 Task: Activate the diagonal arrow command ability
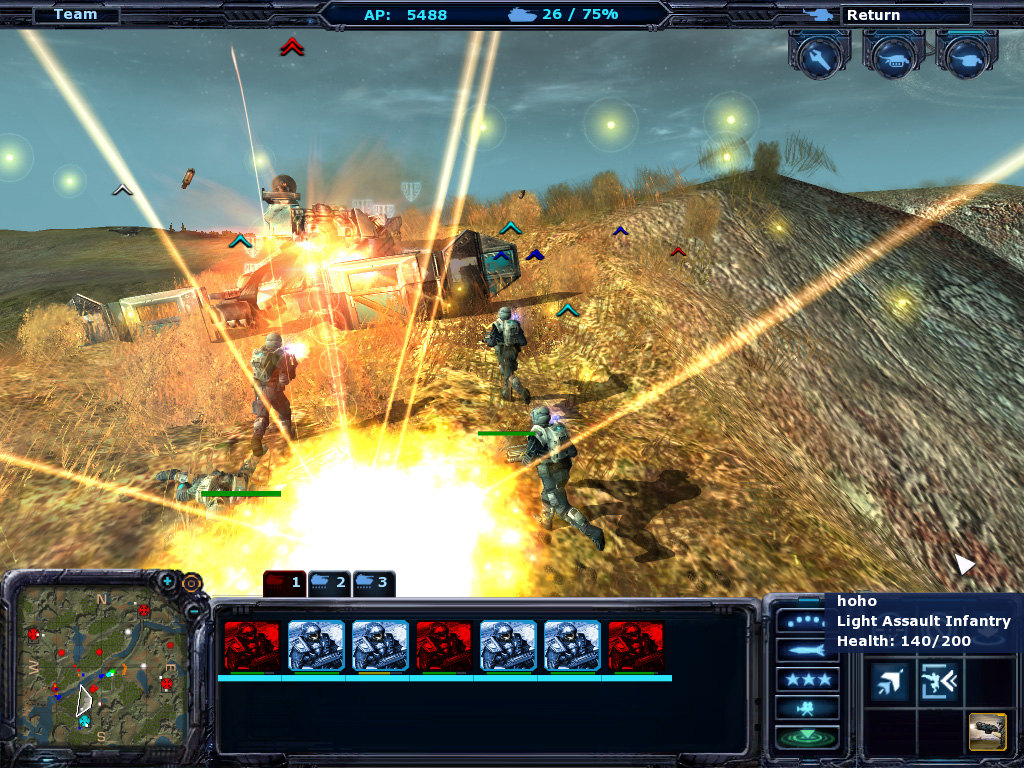click(x=887, y=682)
